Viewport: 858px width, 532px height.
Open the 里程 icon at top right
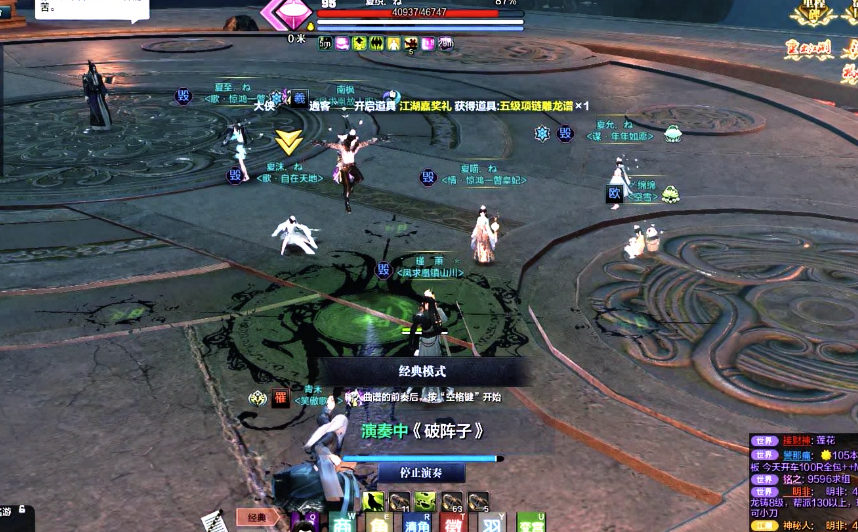click(x=811, y=14)
